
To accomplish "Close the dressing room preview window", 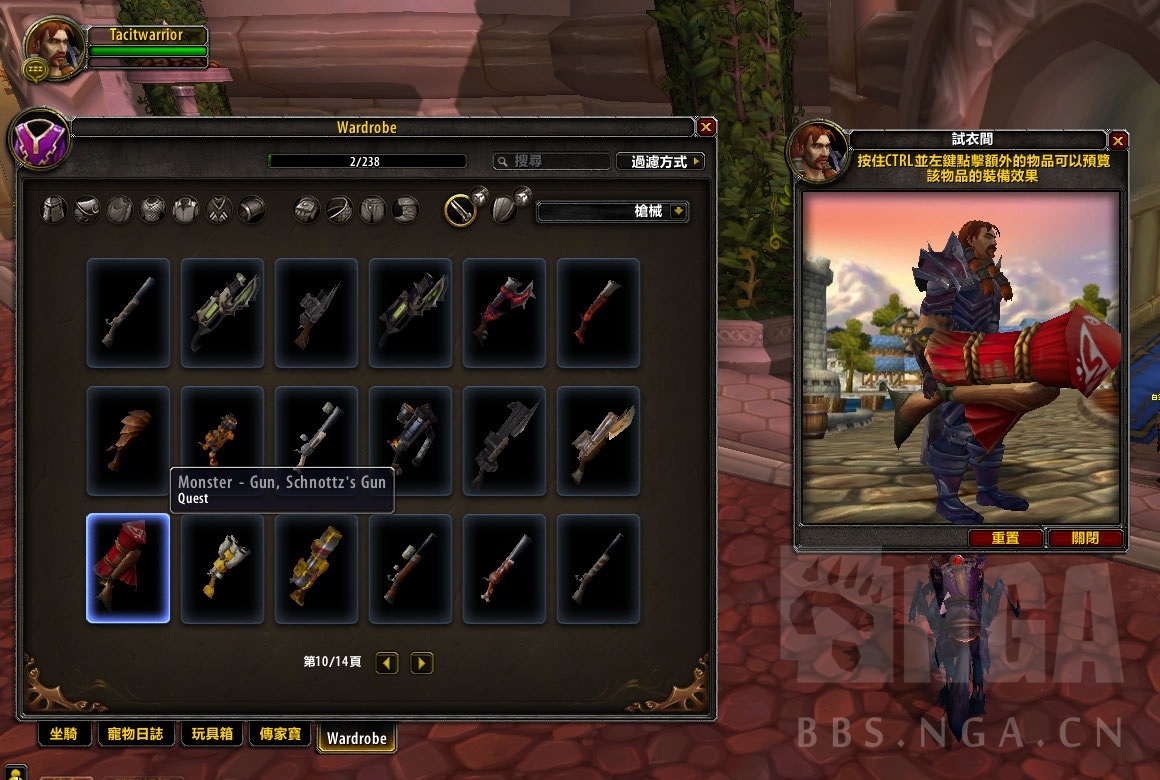I will [1119, 141].
